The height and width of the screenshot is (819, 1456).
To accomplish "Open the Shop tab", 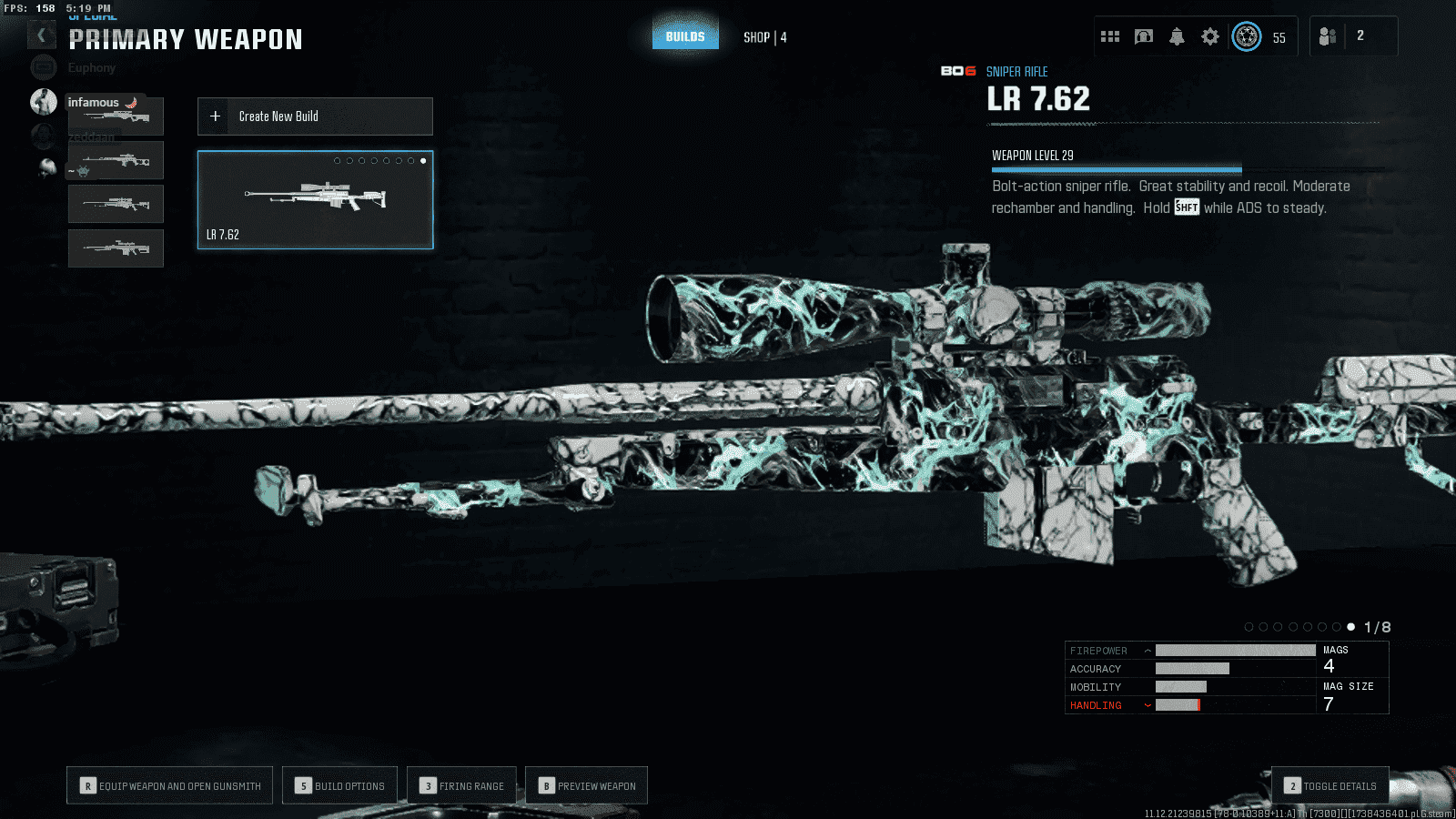I will (x=764, y=37).
